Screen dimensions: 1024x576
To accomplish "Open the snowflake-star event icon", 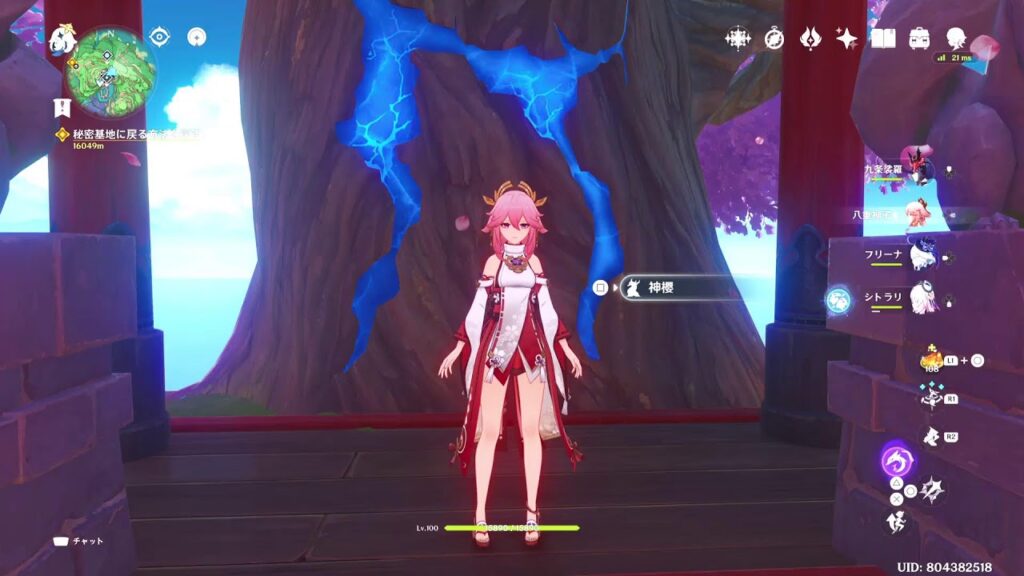I will 738,38.
